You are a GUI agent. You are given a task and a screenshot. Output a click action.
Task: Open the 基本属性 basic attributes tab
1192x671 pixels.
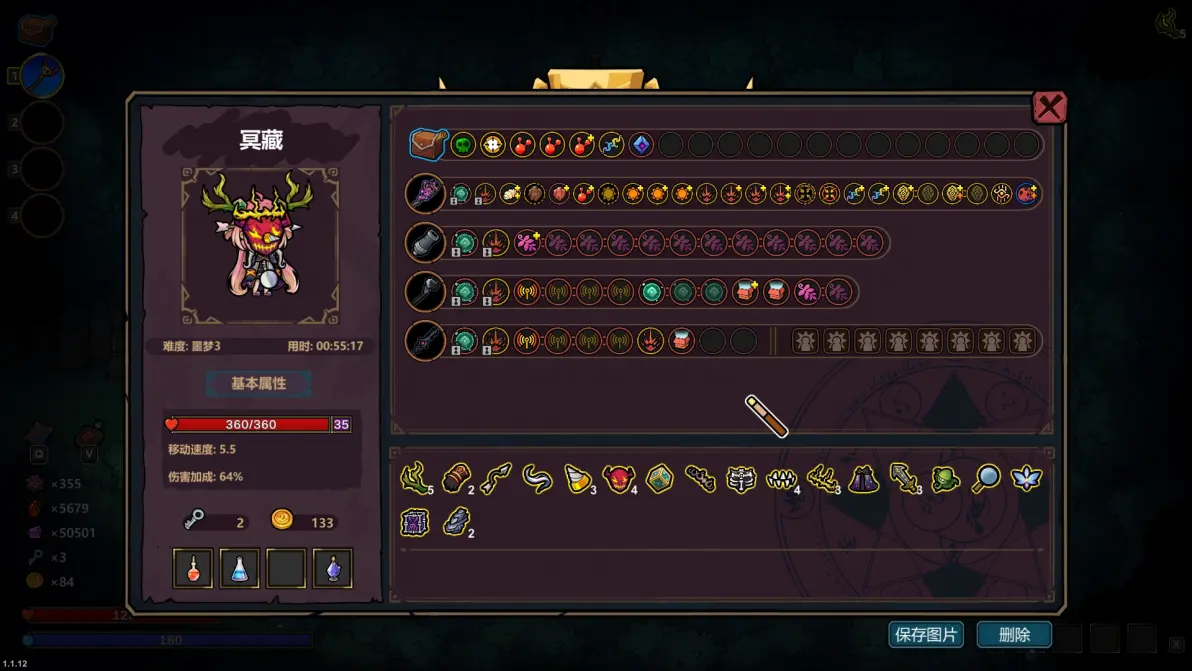pos(259,383)
